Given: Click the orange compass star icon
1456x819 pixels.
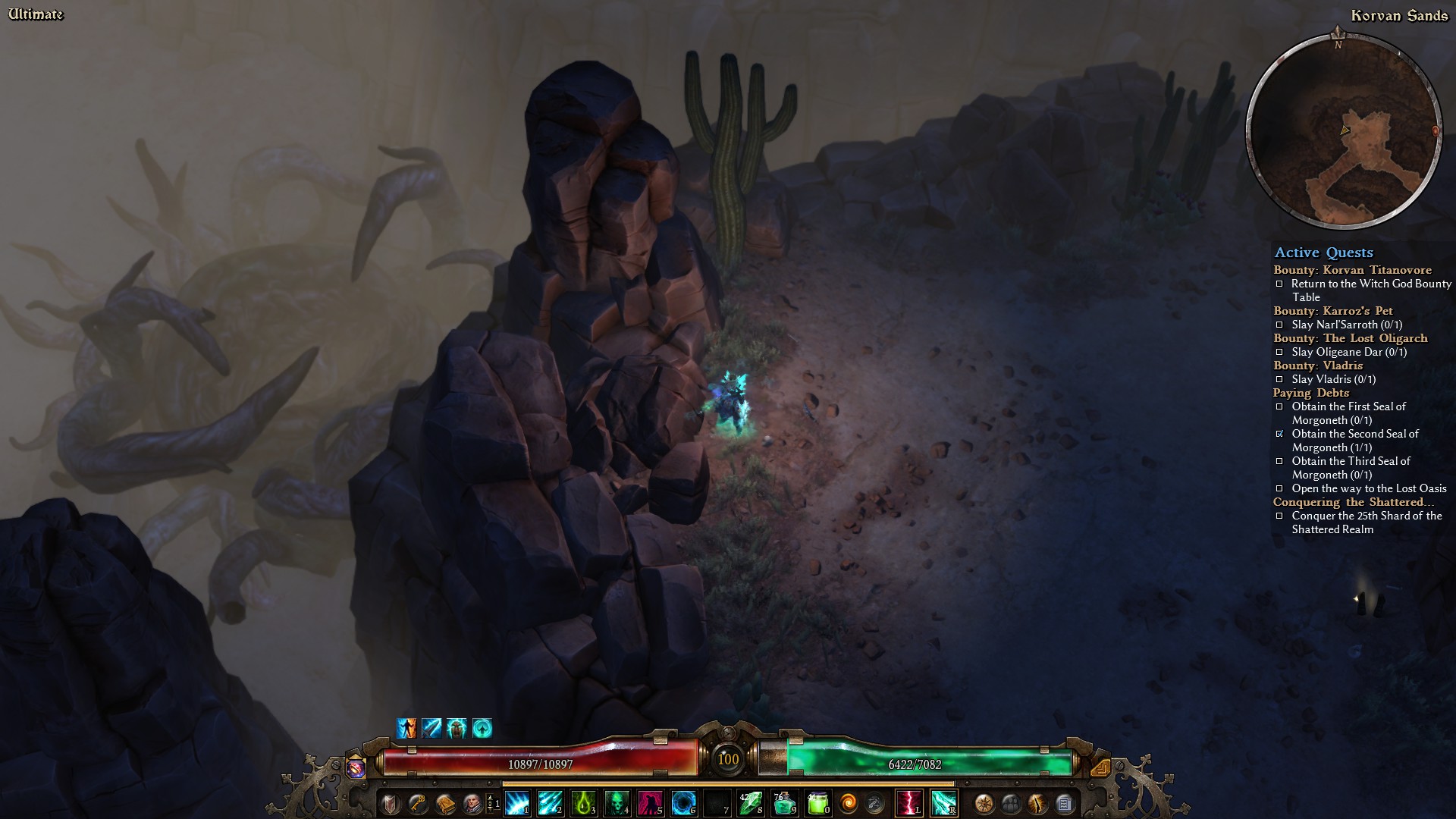Looking at the screenshot, I should click(984, 802).
